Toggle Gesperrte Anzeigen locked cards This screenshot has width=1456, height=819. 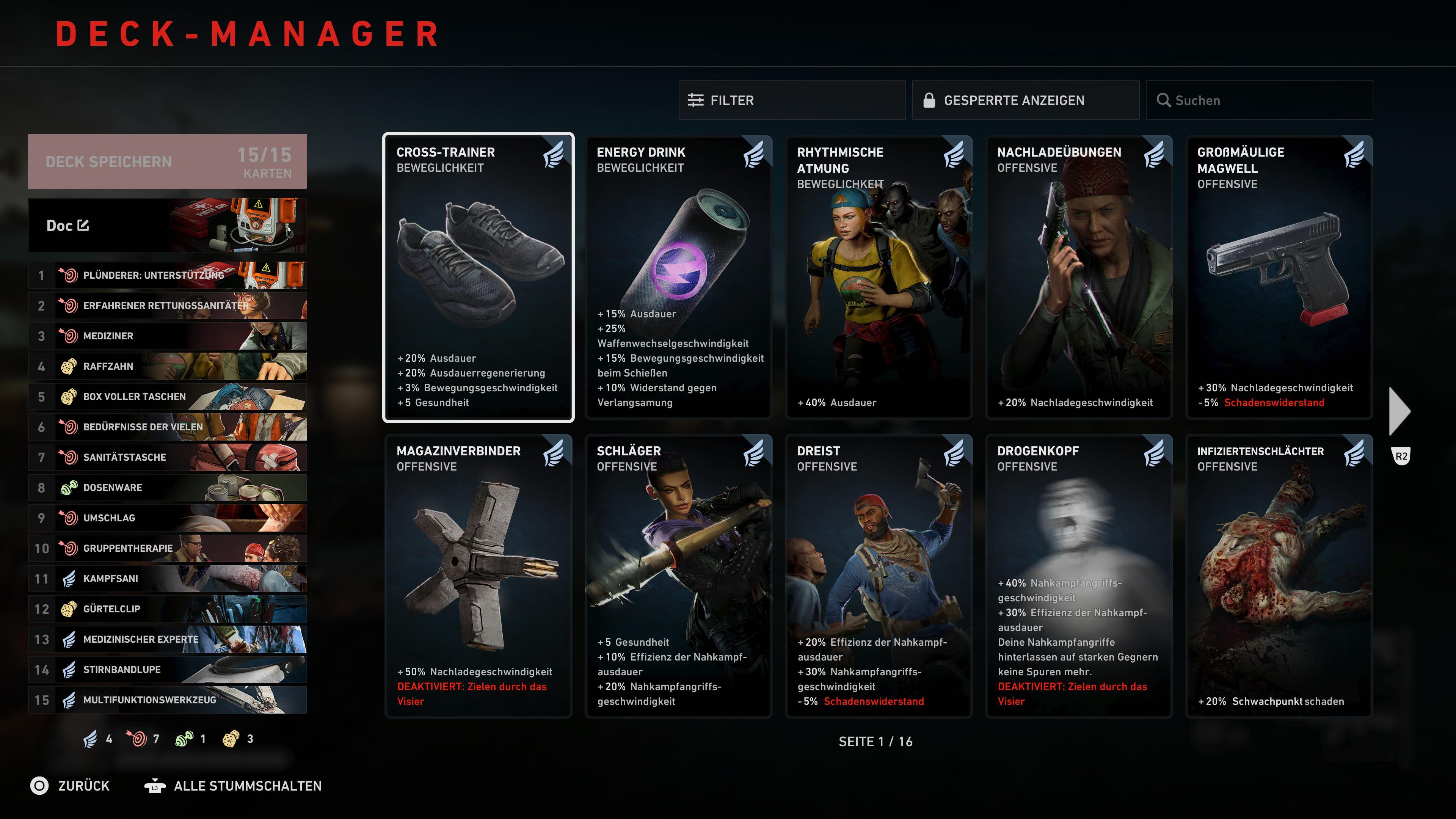[x=1025, y=100]
